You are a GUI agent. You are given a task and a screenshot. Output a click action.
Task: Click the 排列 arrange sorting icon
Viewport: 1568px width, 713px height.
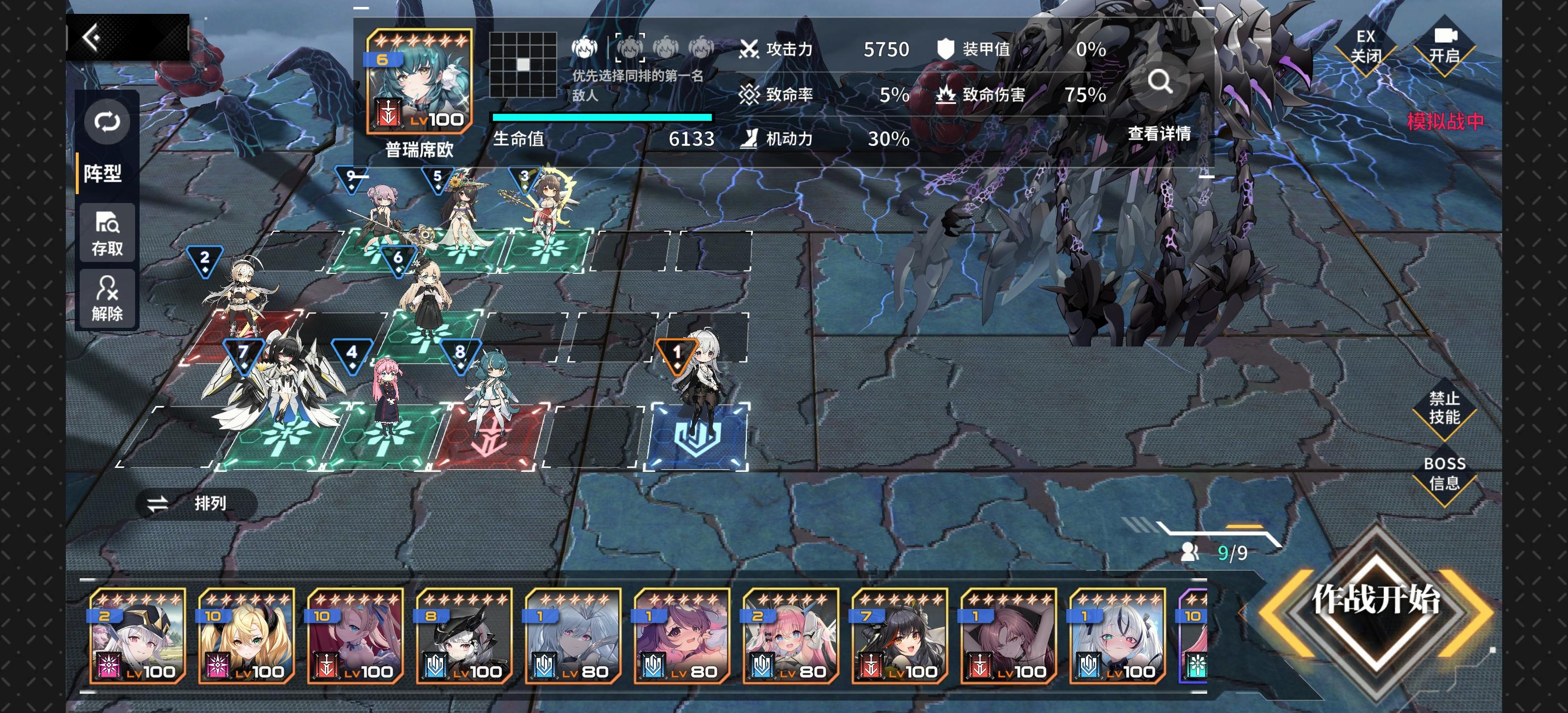[158, 503]
